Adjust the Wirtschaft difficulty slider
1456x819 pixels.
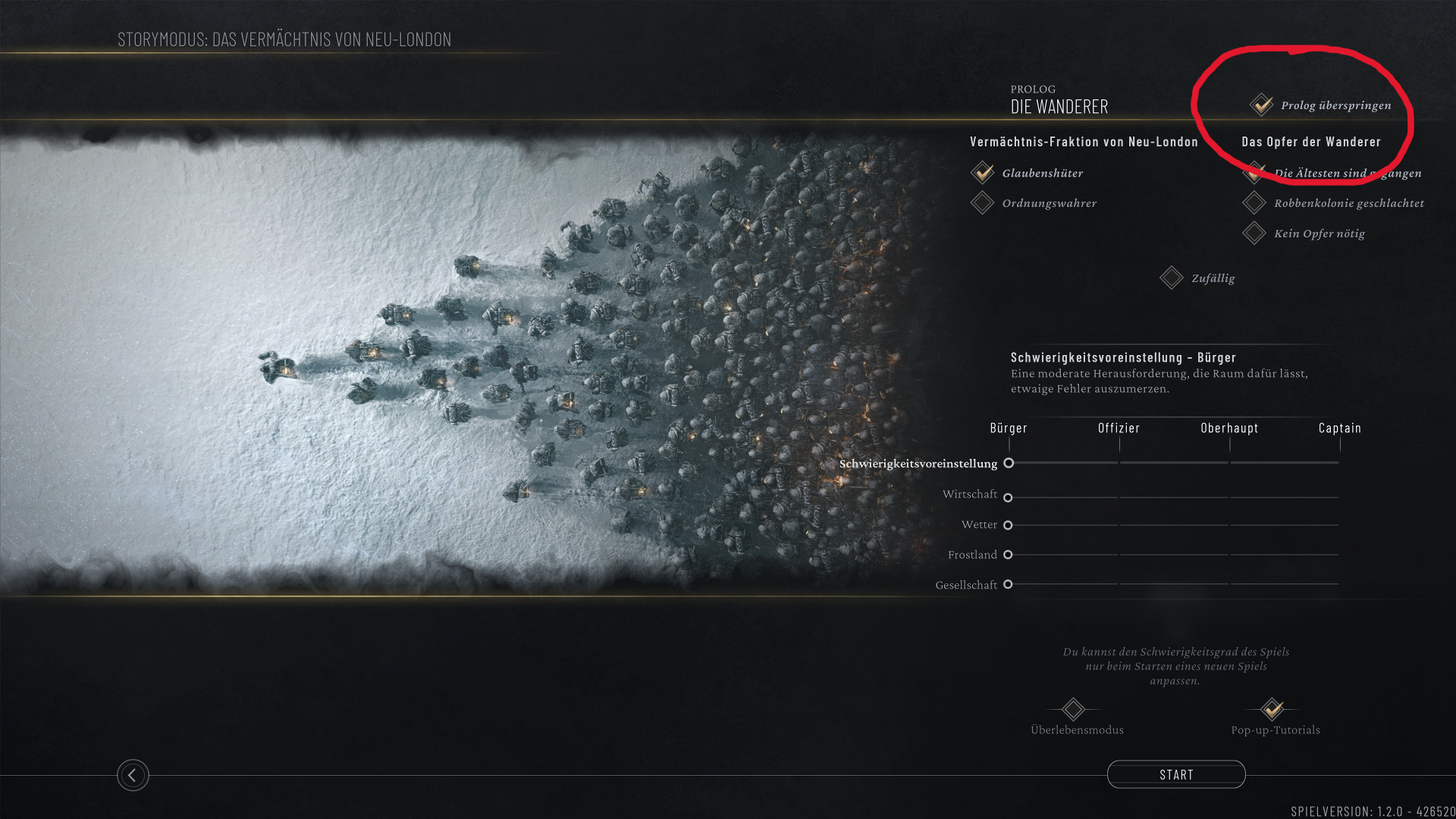[1008, 497]
